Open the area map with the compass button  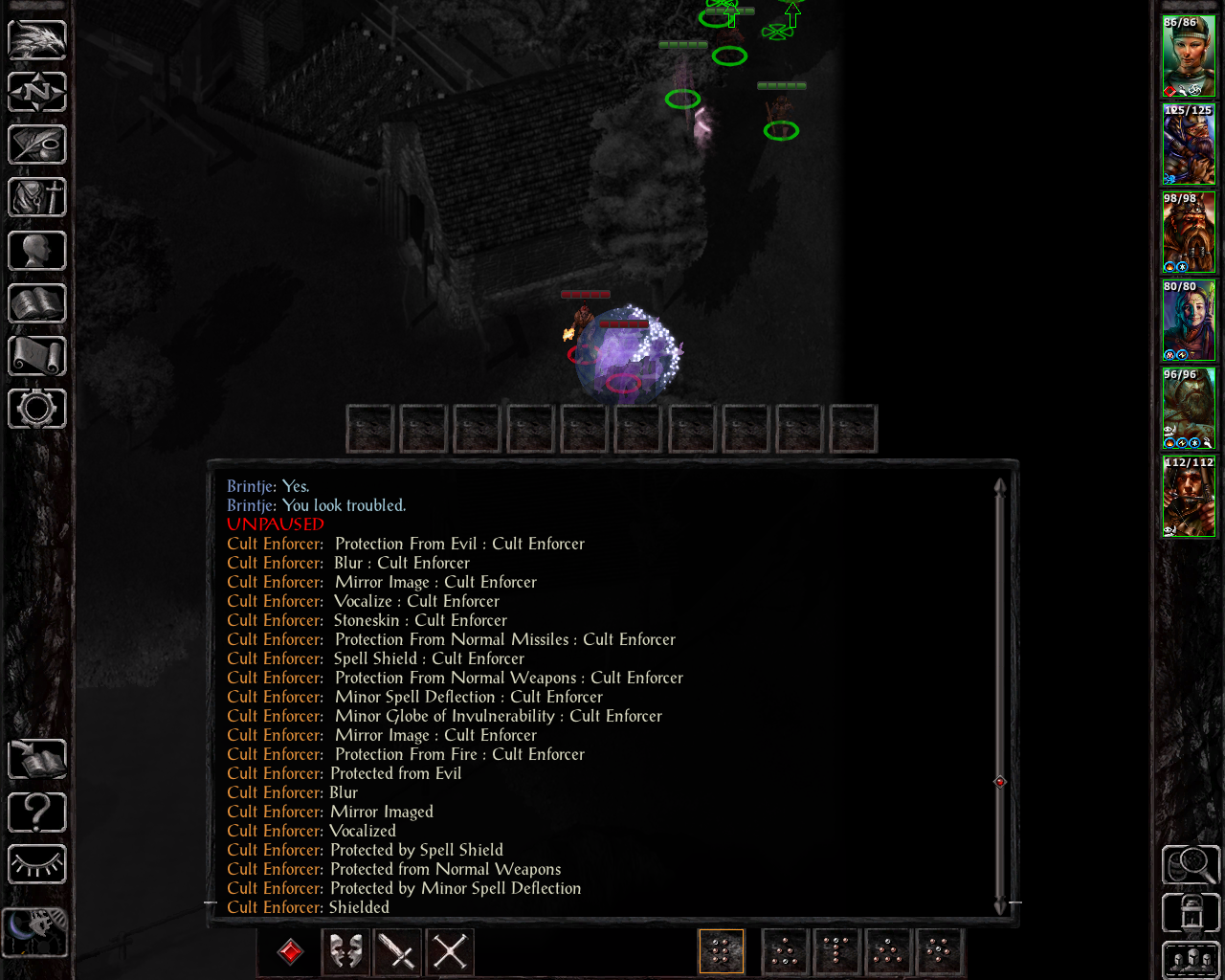[x=37, y=93]
